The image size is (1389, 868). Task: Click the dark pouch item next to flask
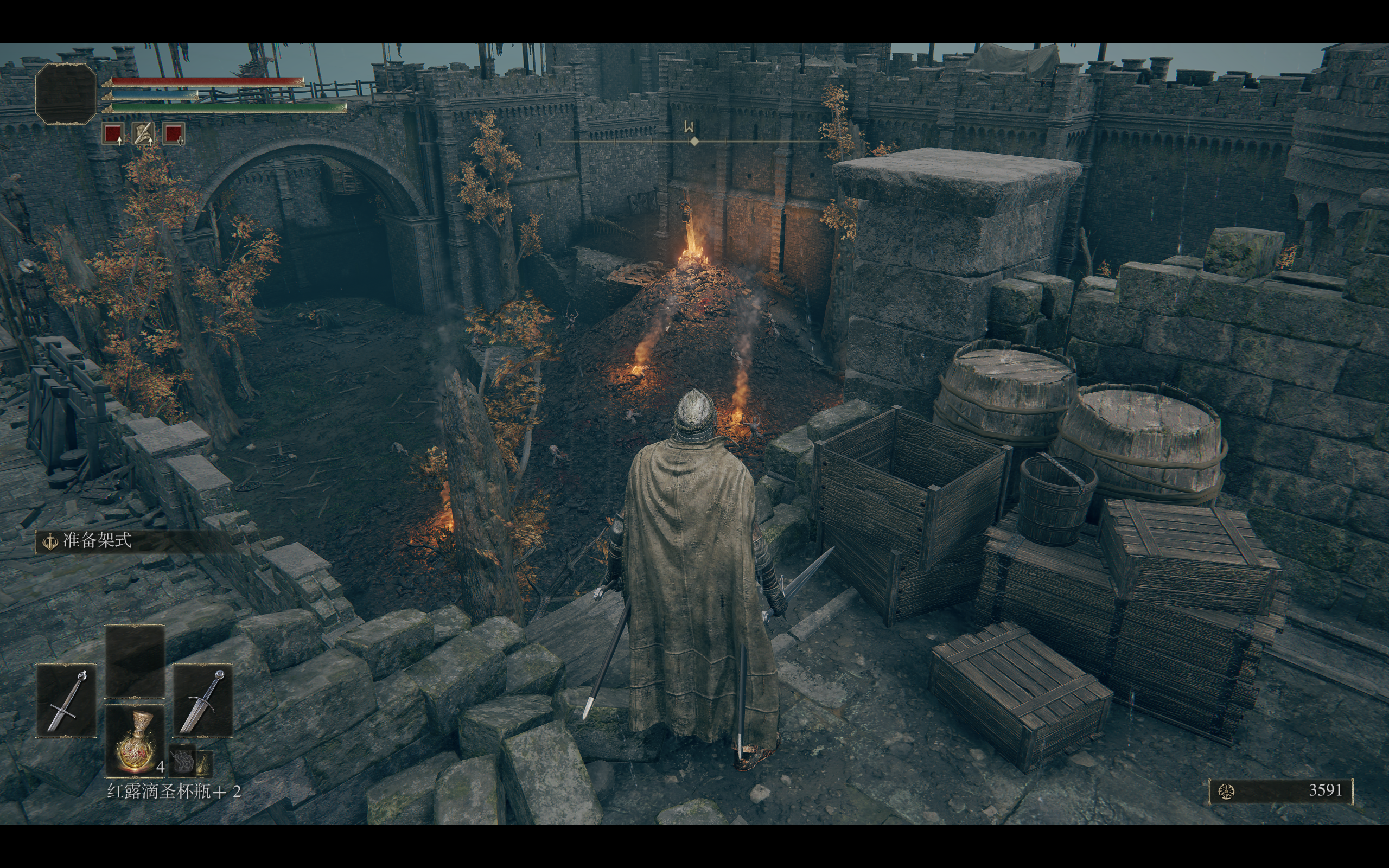[x=182, y=761]
